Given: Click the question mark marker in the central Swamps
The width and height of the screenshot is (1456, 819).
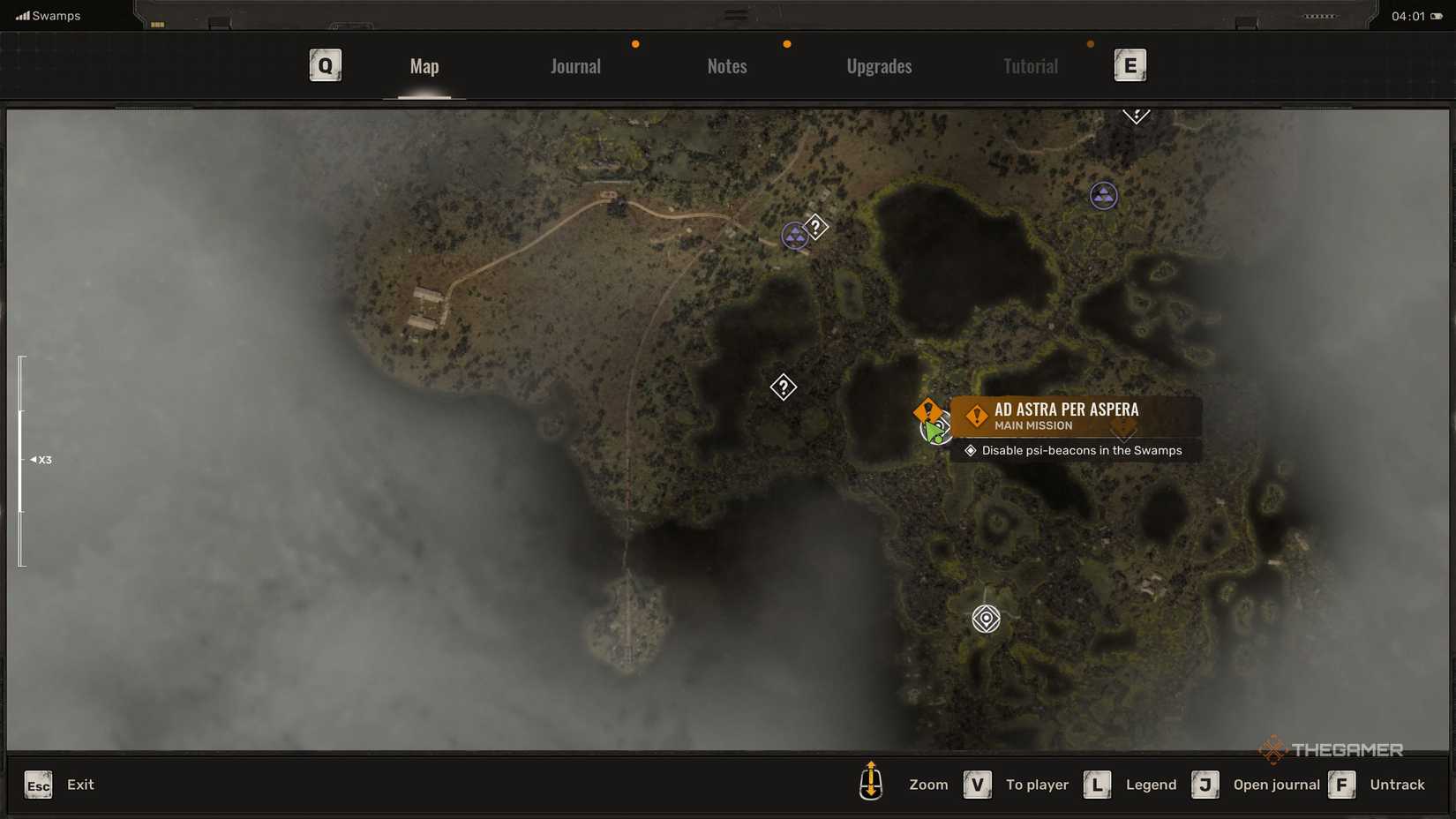Looking at the screenshot, I should coord(784,387).
